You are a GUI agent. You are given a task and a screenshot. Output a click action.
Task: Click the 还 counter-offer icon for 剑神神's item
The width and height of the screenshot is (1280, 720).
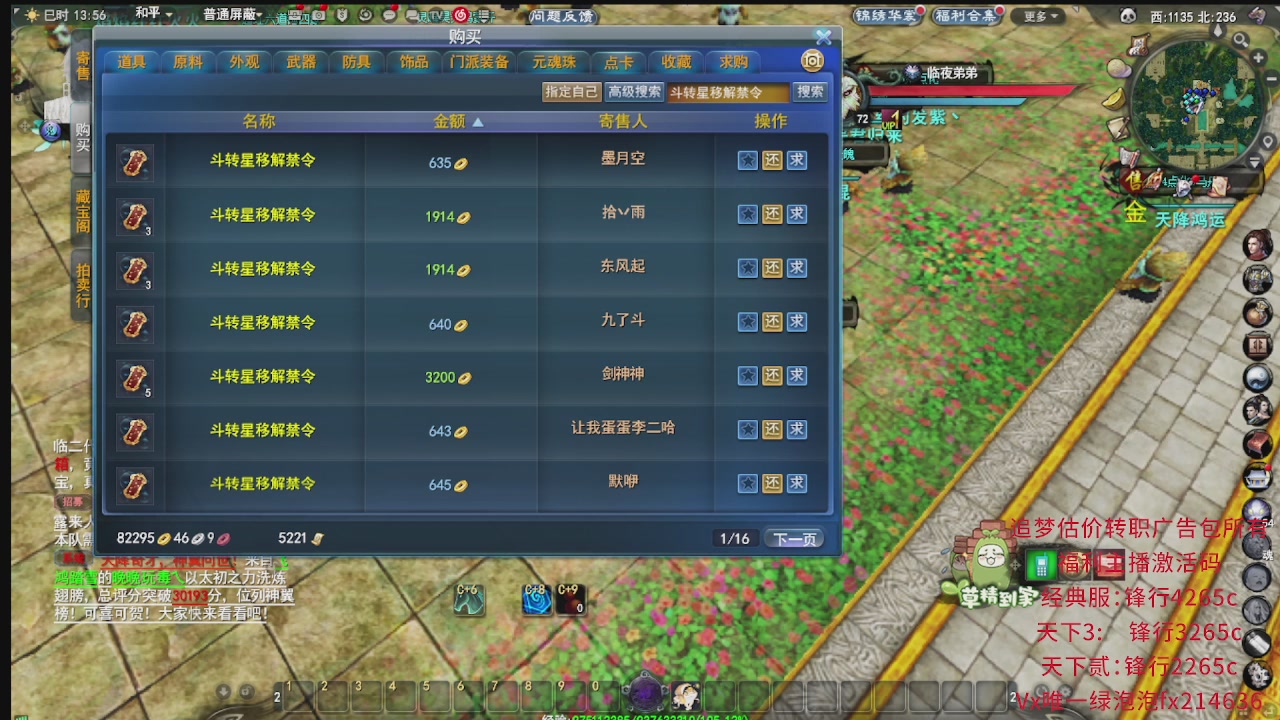pos(771,376)
